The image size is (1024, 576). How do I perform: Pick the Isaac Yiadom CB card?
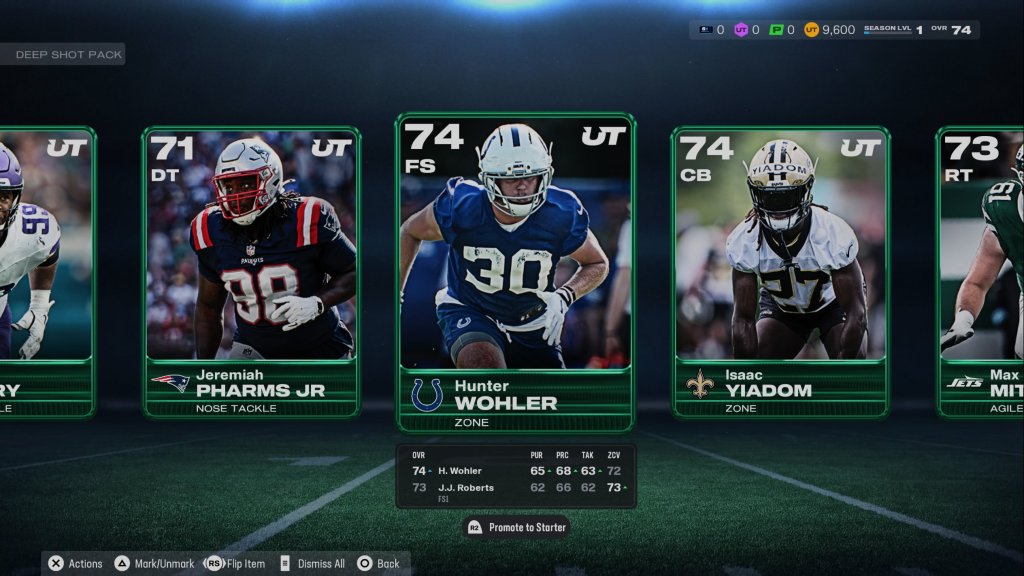(x=780, y=272)
